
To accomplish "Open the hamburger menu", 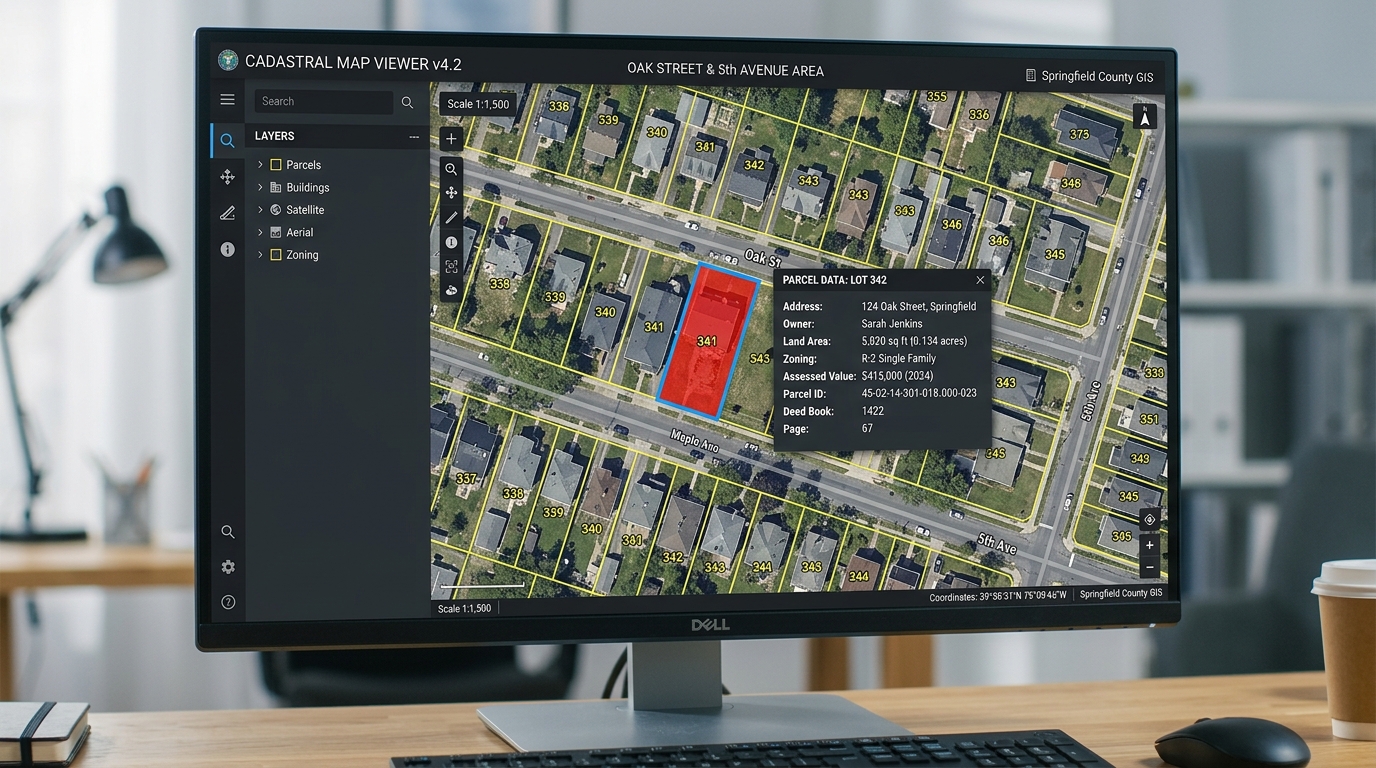I will click(x=227, y=99).
